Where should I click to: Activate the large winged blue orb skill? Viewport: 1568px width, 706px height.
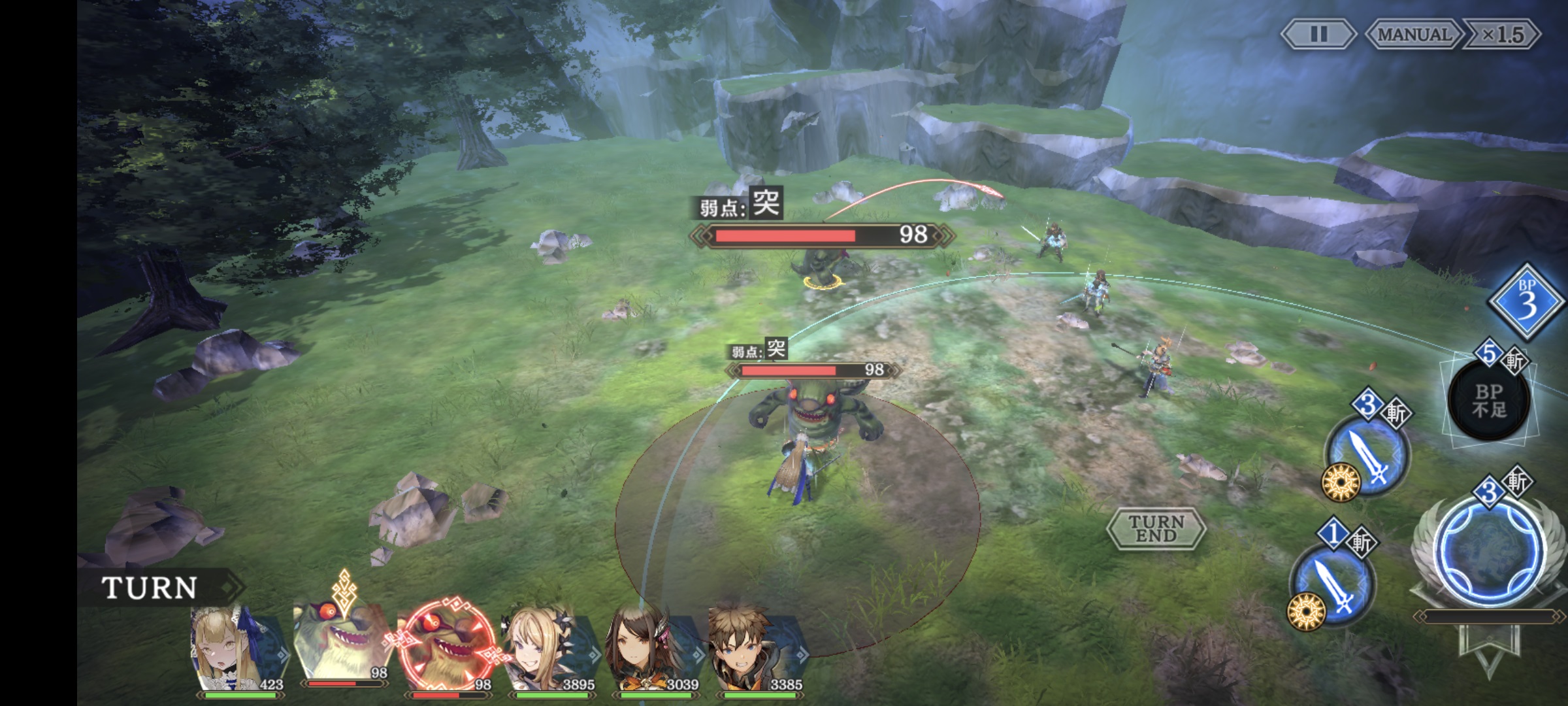point(1490,550)
